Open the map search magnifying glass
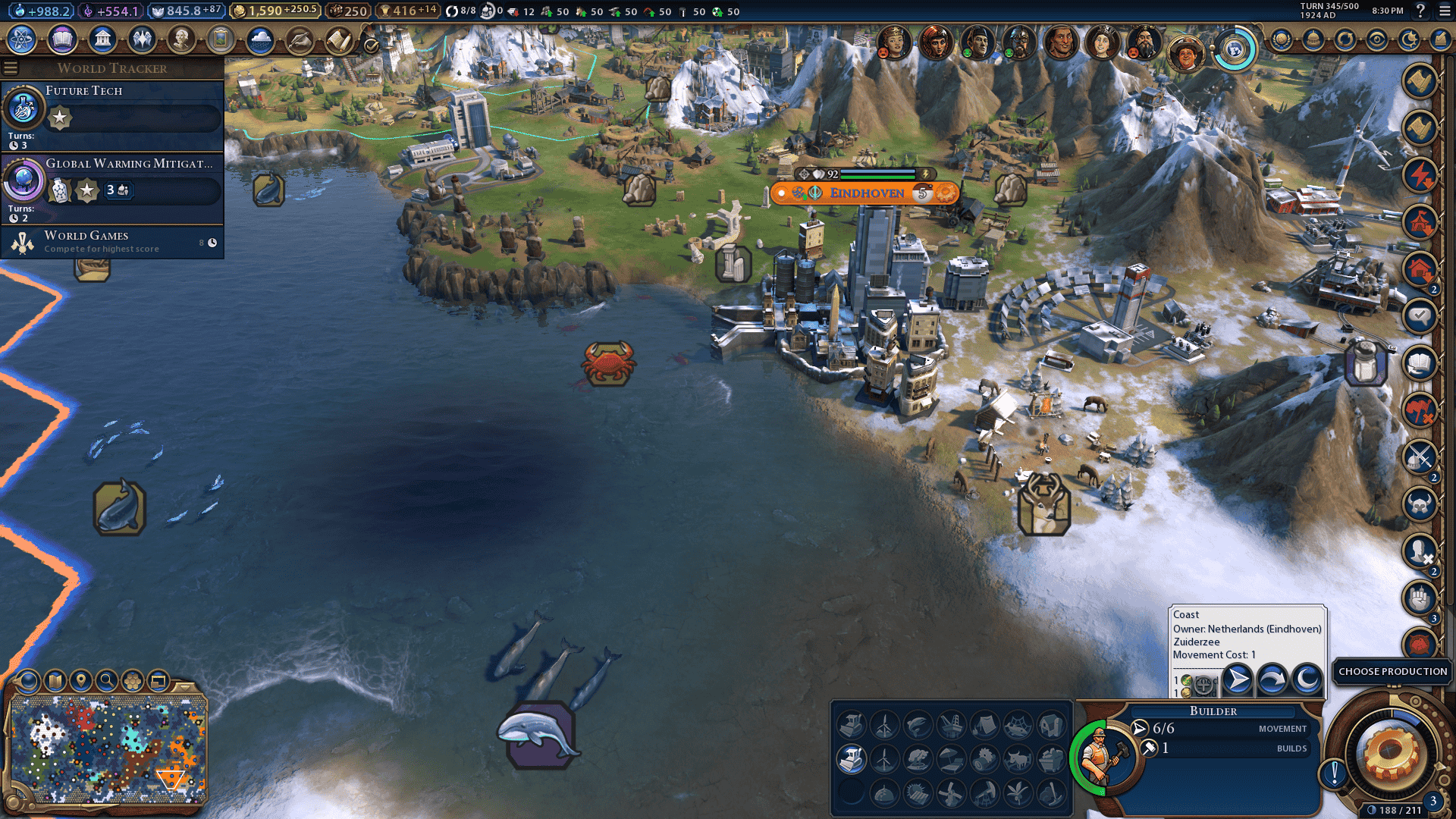The height and width of the screenshot is (819, 1456). click(x=107, y=681)
